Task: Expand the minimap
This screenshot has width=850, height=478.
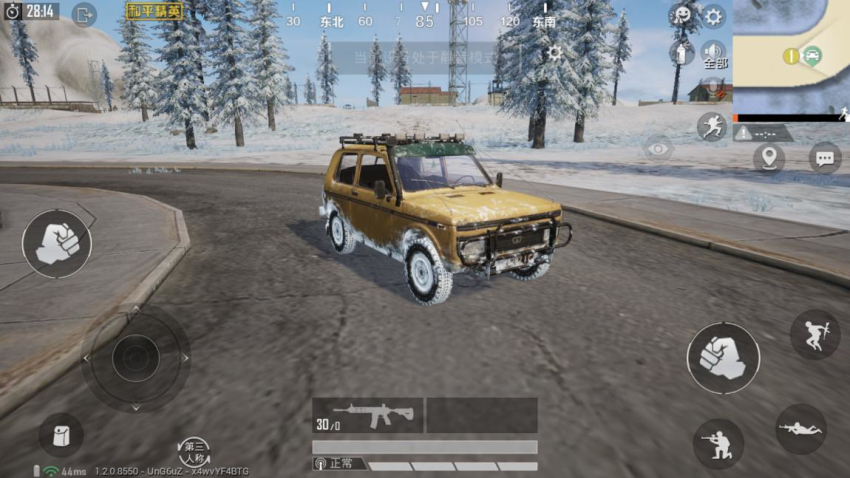Action: point(791,56)
